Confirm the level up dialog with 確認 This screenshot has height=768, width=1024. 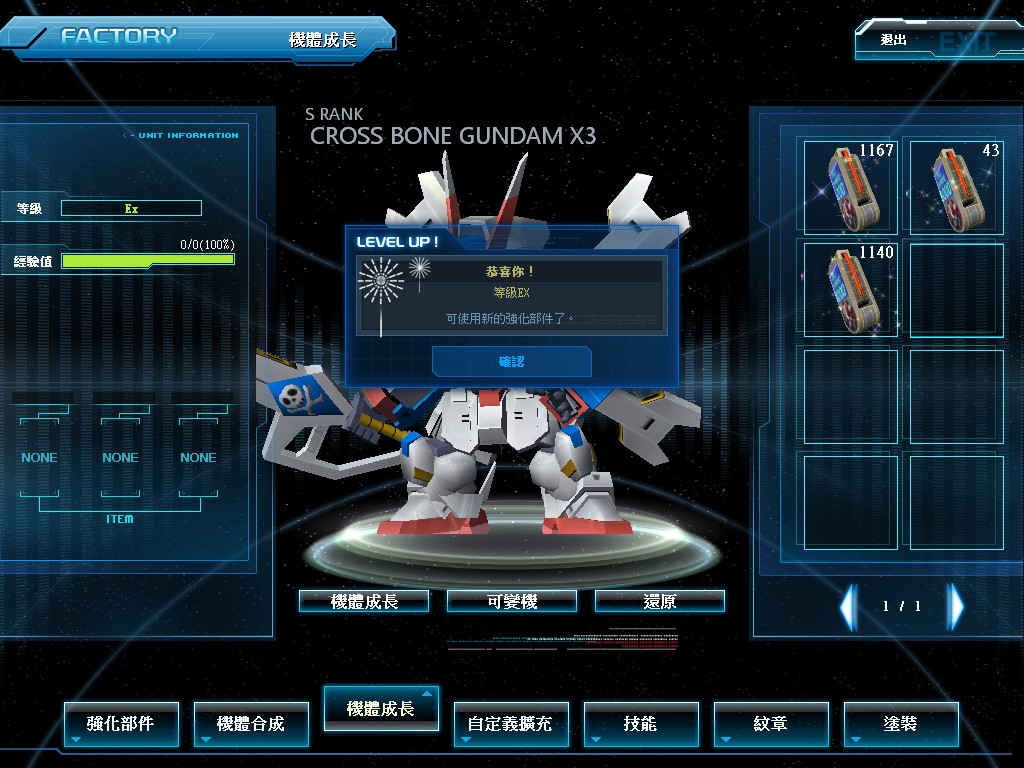tap(511, 362)
